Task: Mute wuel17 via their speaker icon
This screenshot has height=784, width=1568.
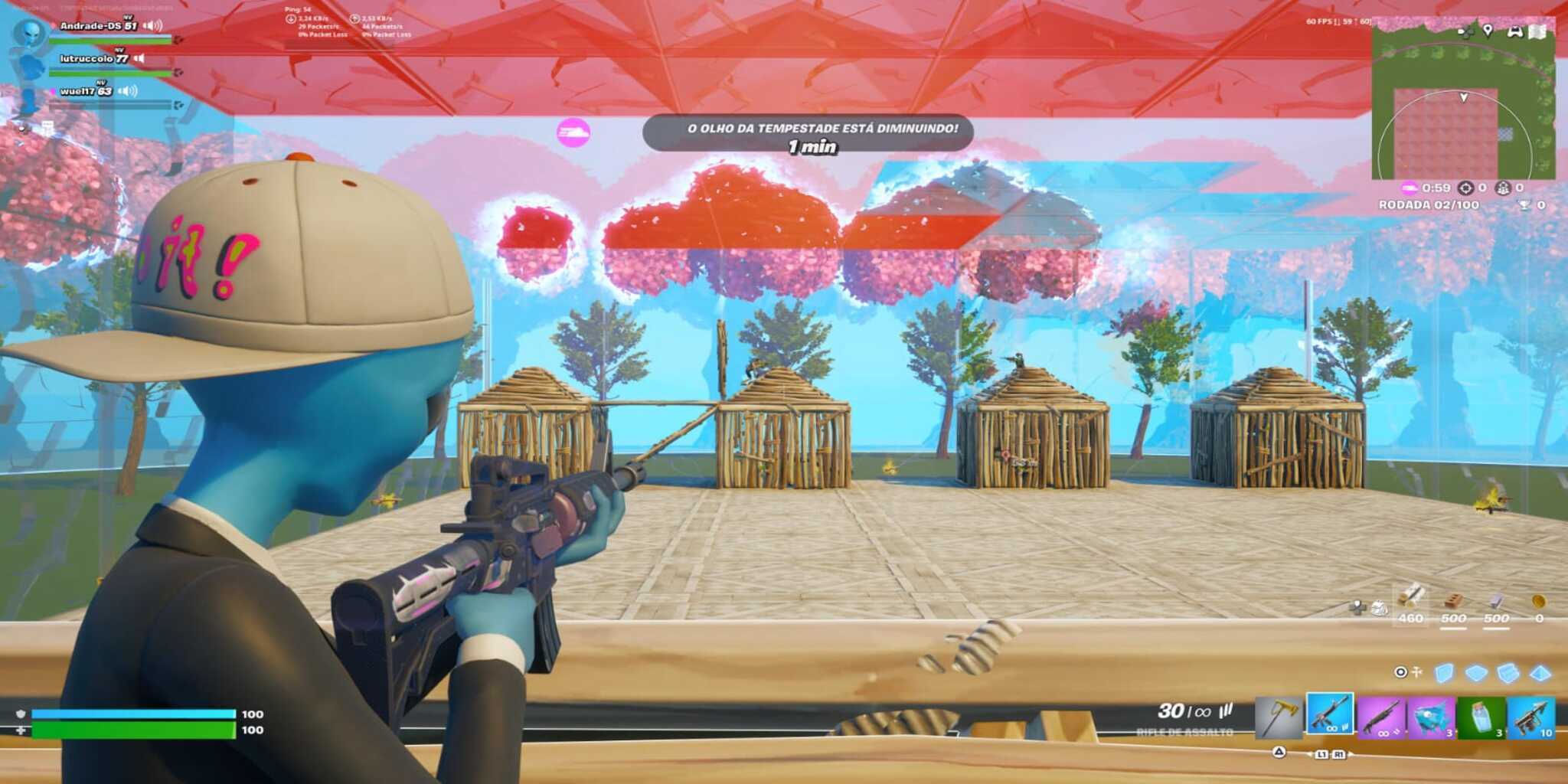Action: pyautogui.click(x=127, y=91)
